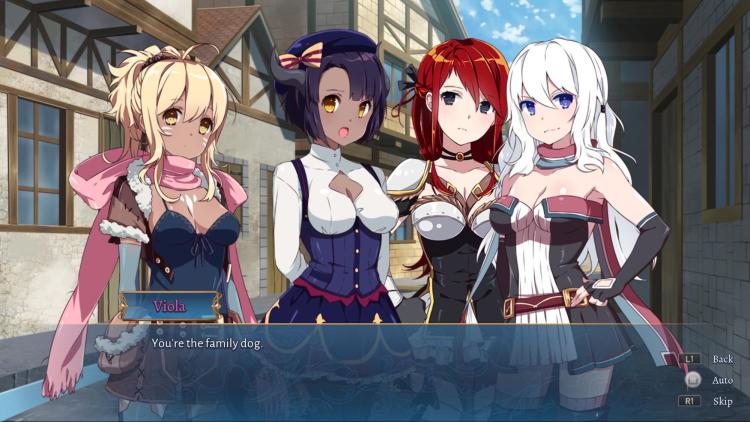Toggle Auto text advance
Viewport: 750px width, 422px height.
point(722,380)
